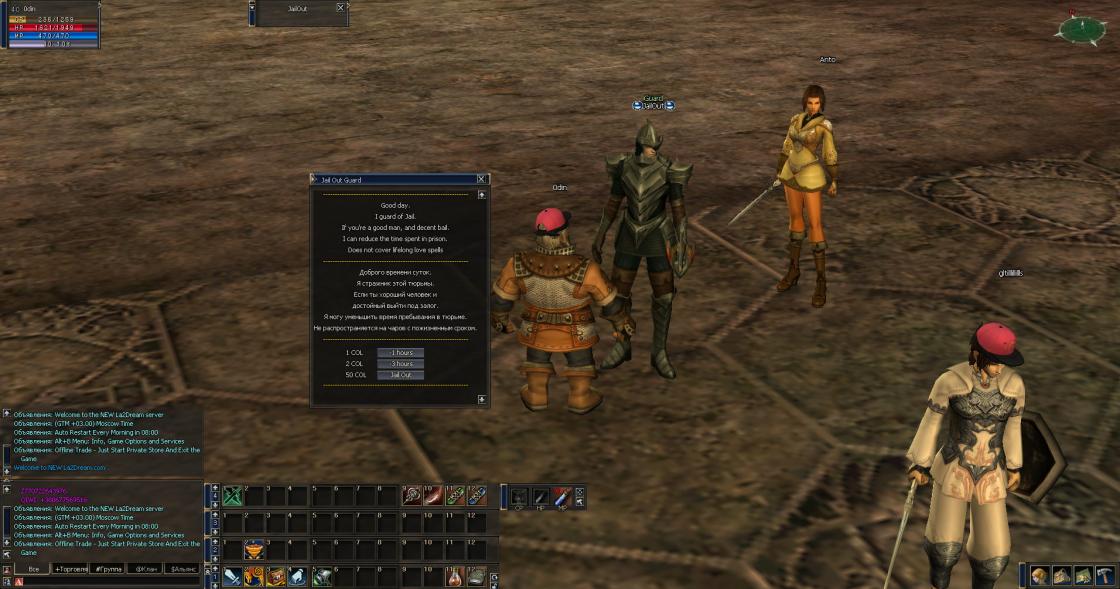Choose the 1 hours bail option
1120x589 pixels.
400,353
